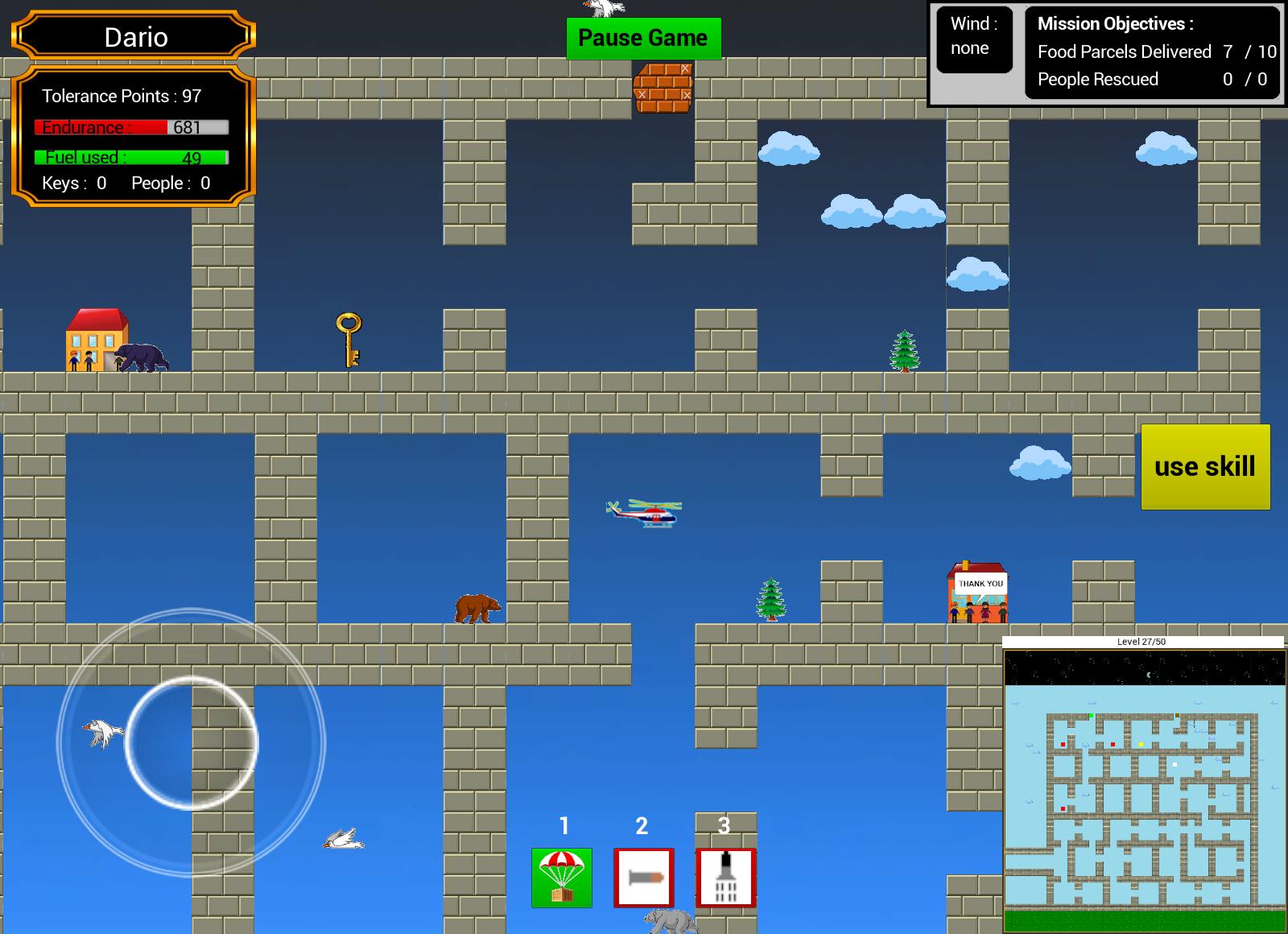Choose the rescue ladder item slot
The width and height of the screenshot is (1288, 934).
click(725, 878)
